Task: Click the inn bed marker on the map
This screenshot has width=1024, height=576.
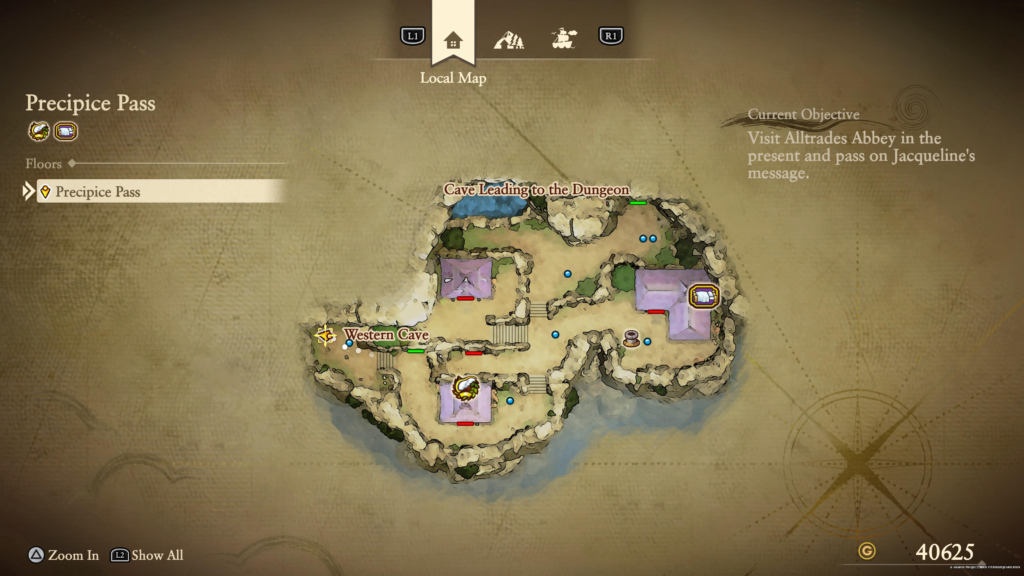Action: tap(704, 297)
